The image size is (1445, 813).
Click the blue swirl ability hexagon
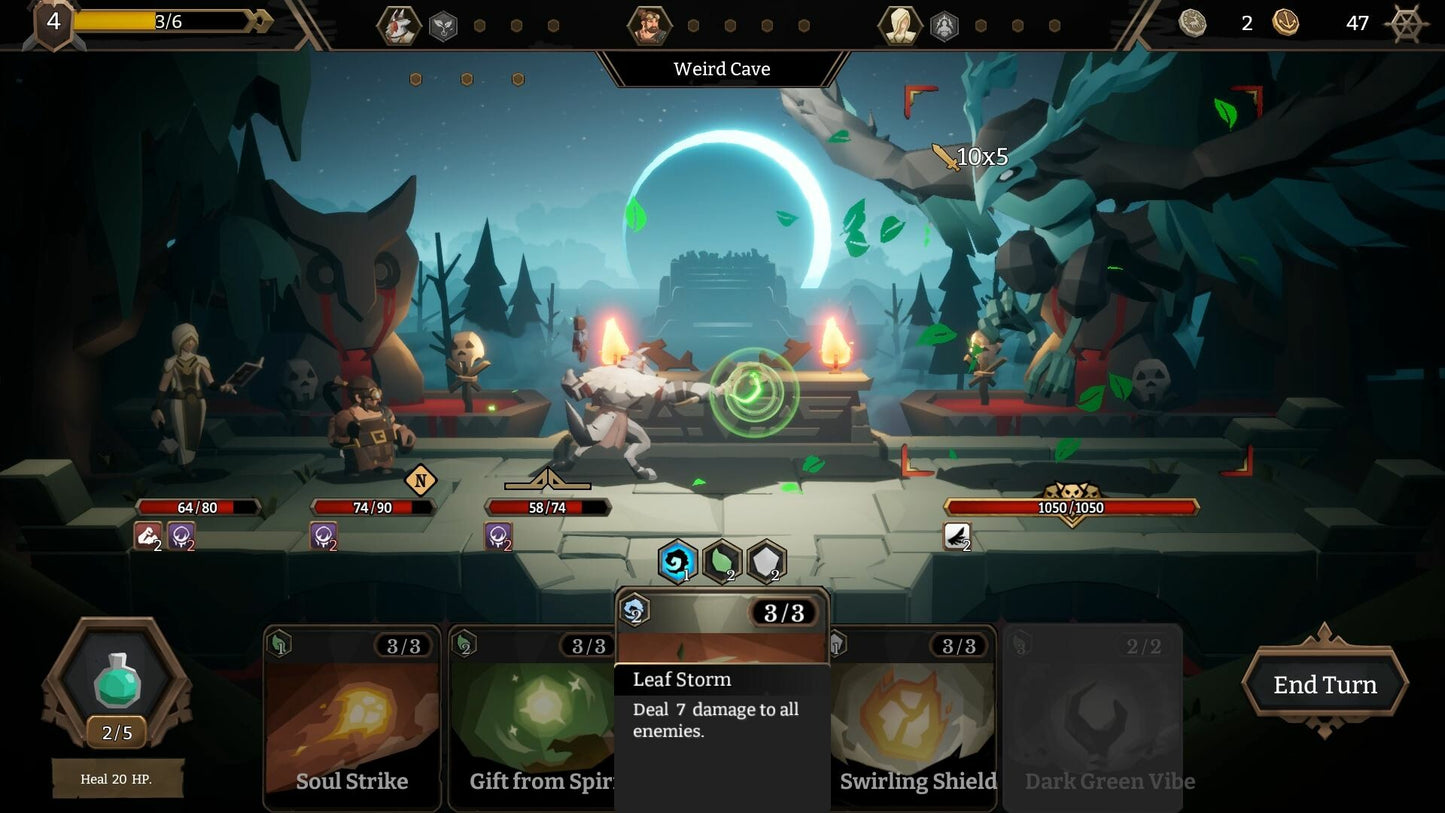(x=678, y=561)
